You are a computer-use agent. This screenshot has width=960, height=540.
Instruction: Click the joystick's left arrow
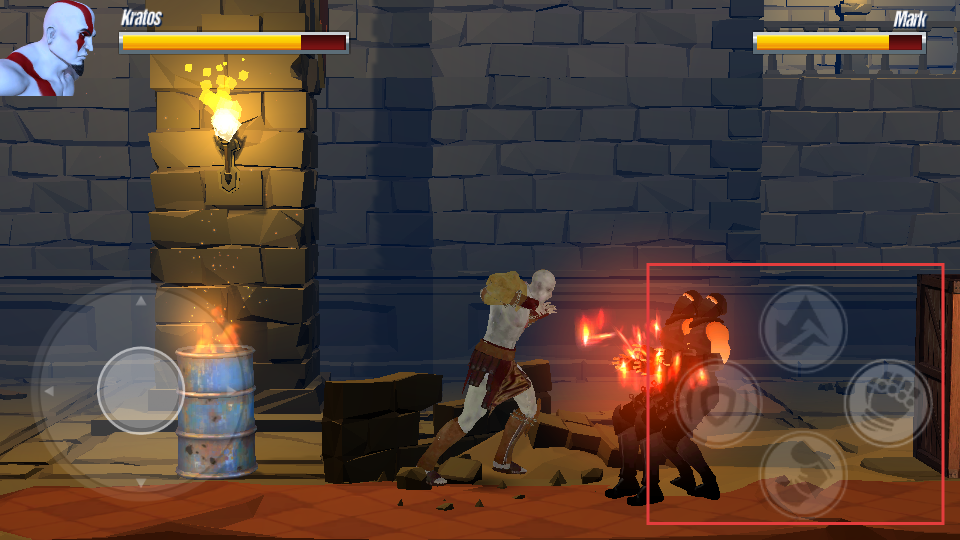pos(48,390)
